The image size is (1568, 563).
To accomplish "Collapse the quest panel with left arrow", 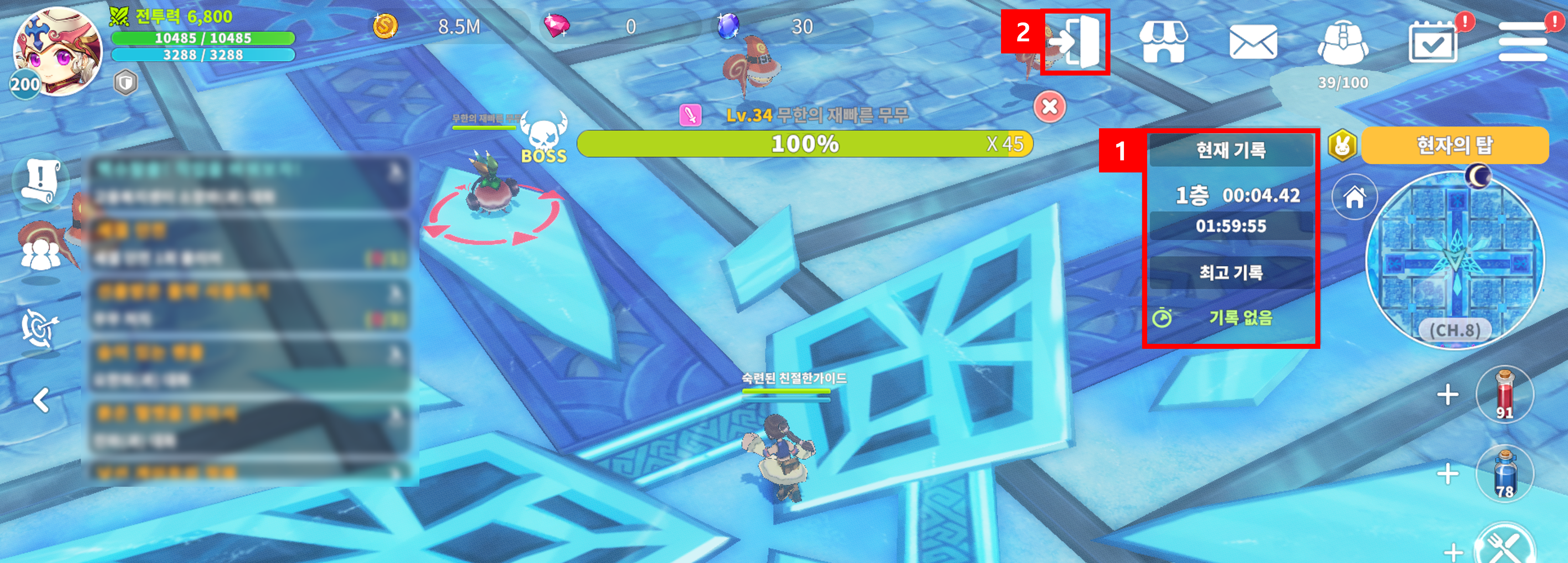I will pos(41,400).
